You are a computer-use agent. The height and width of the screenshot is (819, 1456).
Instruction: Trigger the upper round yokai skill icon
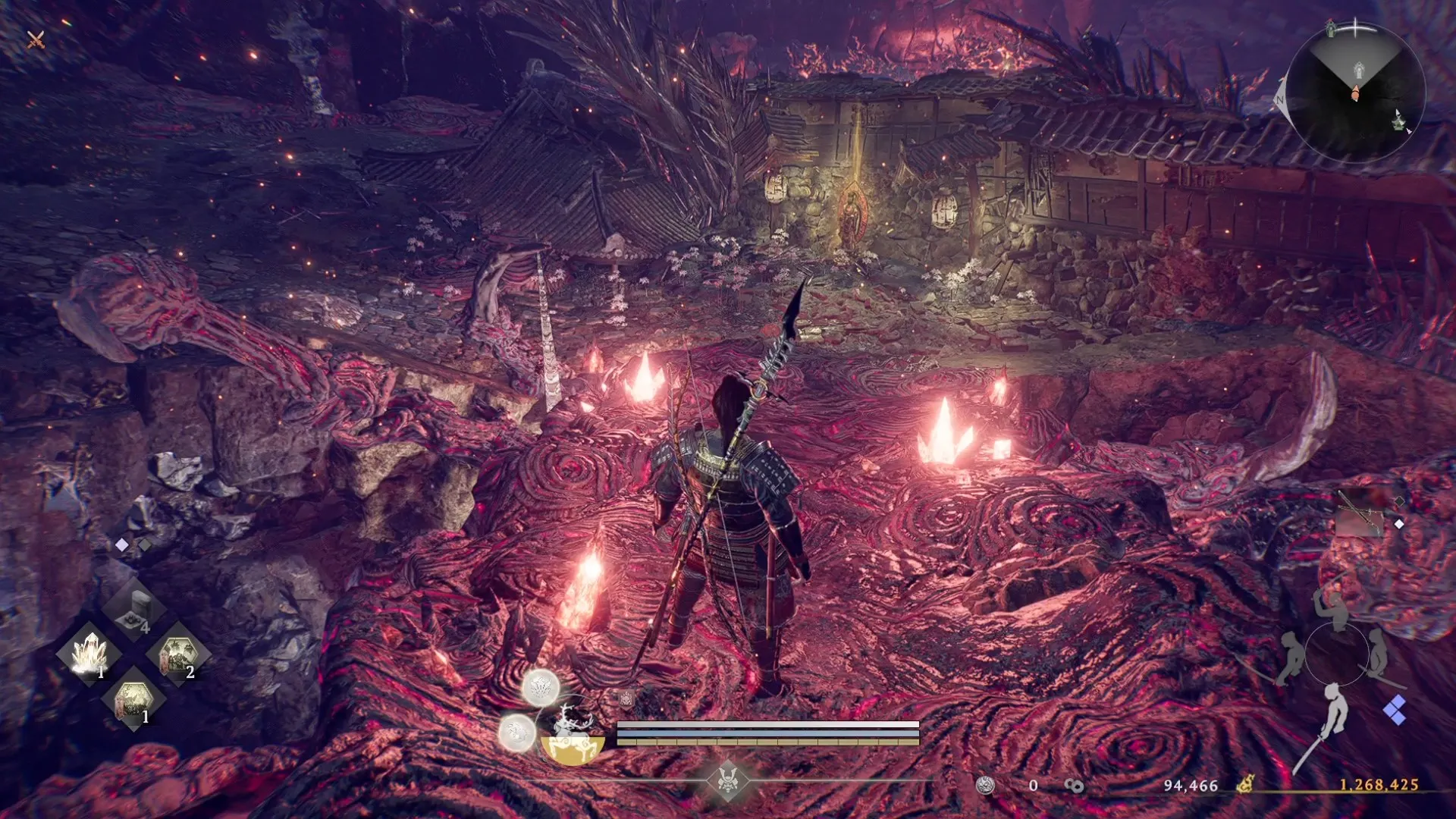(541, 688)
